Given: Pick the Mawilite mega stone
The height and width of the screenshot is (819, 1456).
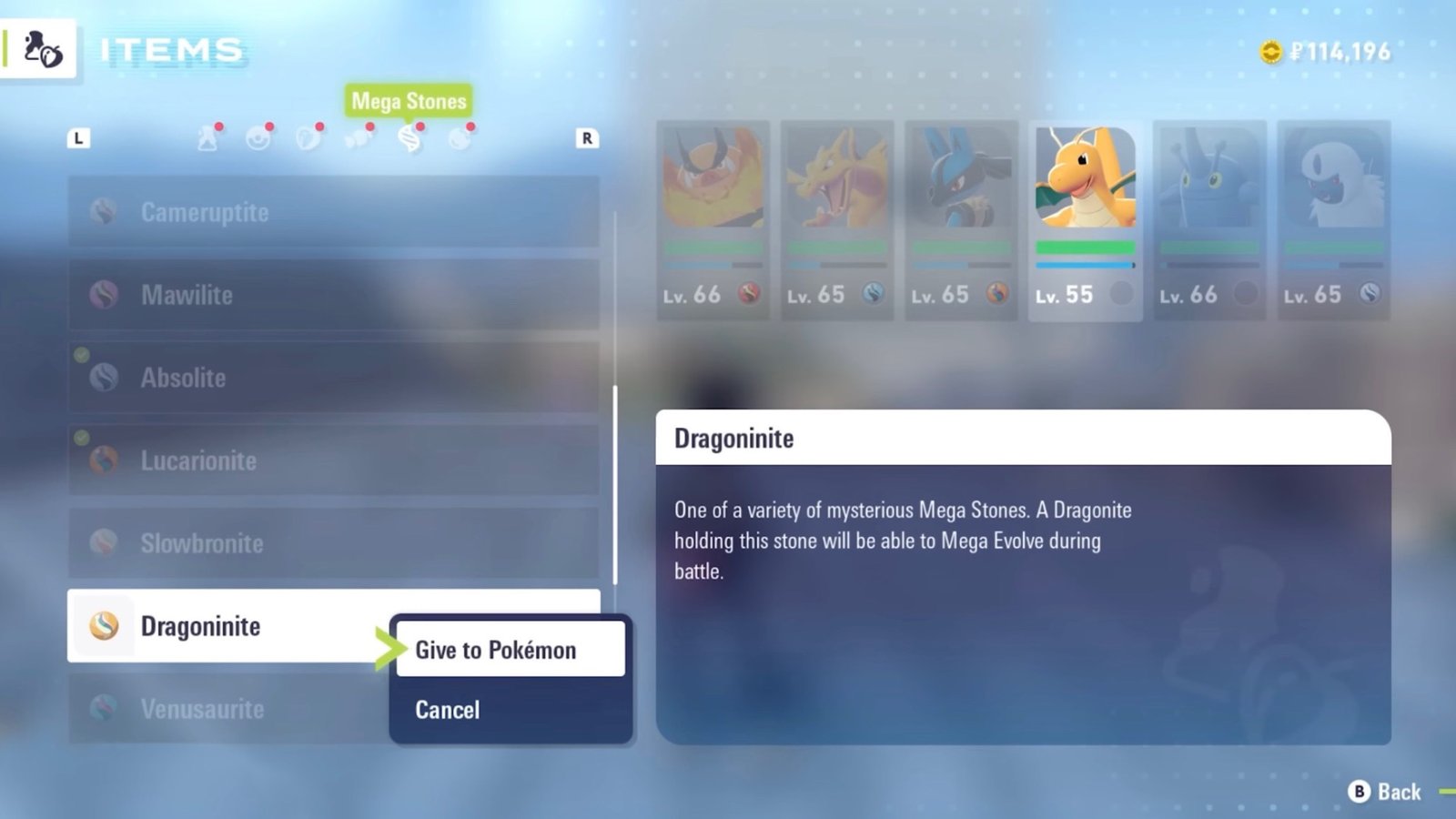Looking at the screenshot, I should tap(333, 295).
